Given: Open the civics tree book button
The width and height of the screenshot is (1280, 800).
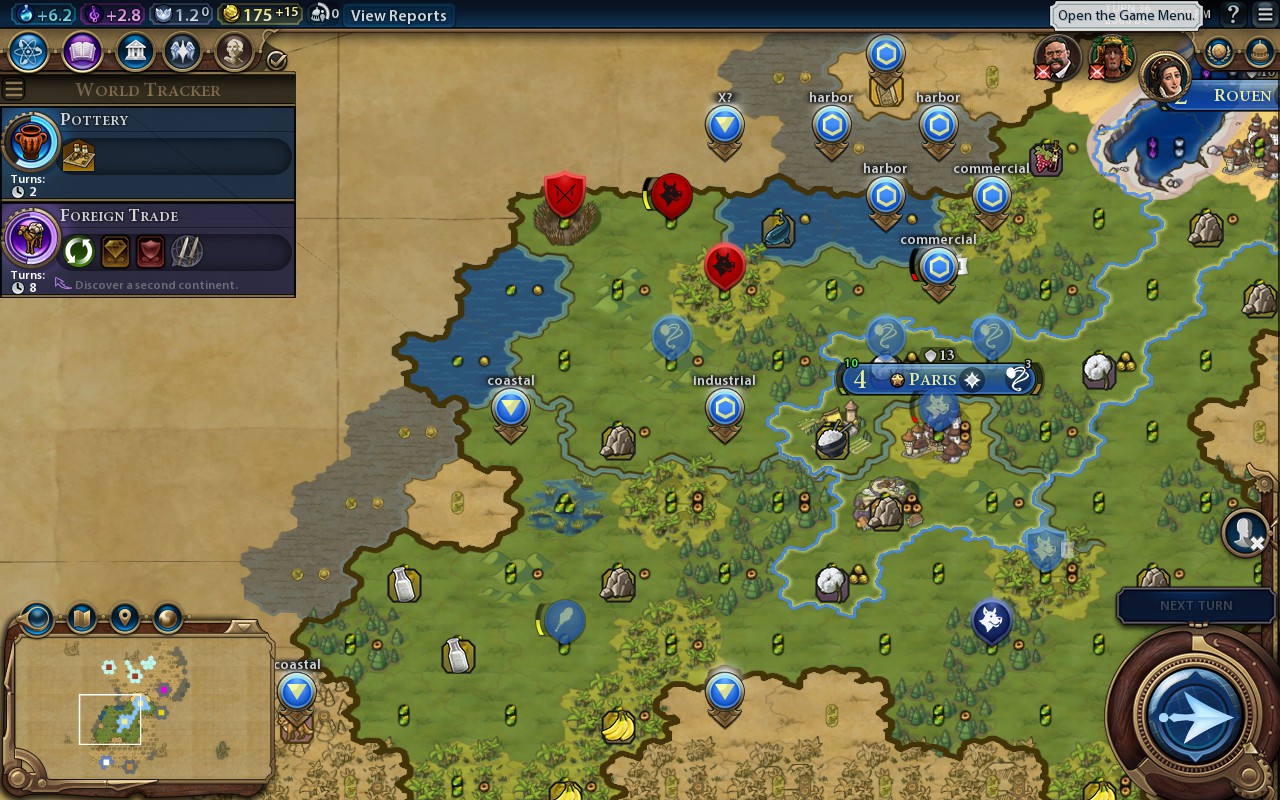Looking at the screenshot, I should click(82, 51).
